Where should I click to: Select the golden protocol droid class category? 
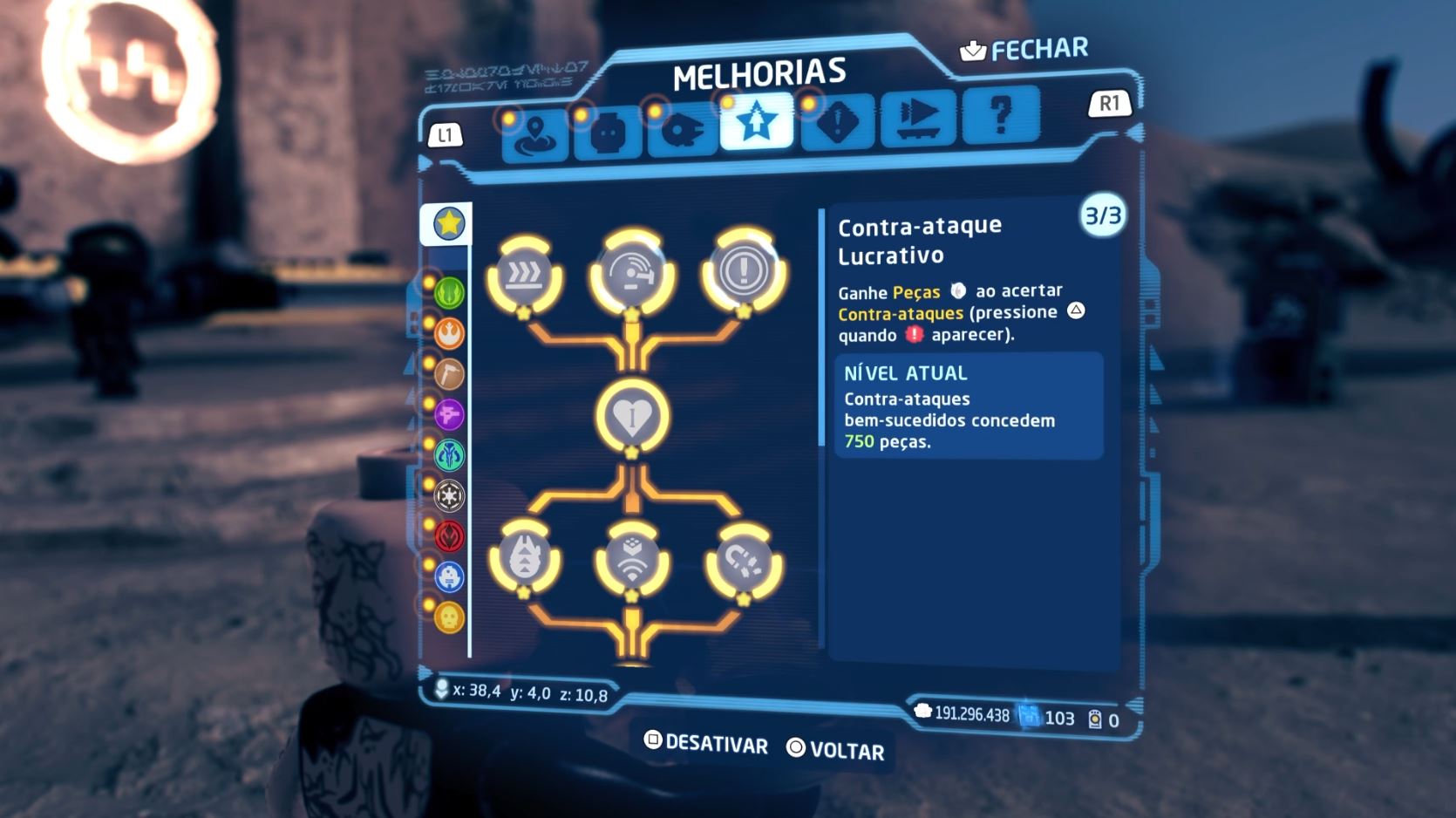tap(449, 617)
